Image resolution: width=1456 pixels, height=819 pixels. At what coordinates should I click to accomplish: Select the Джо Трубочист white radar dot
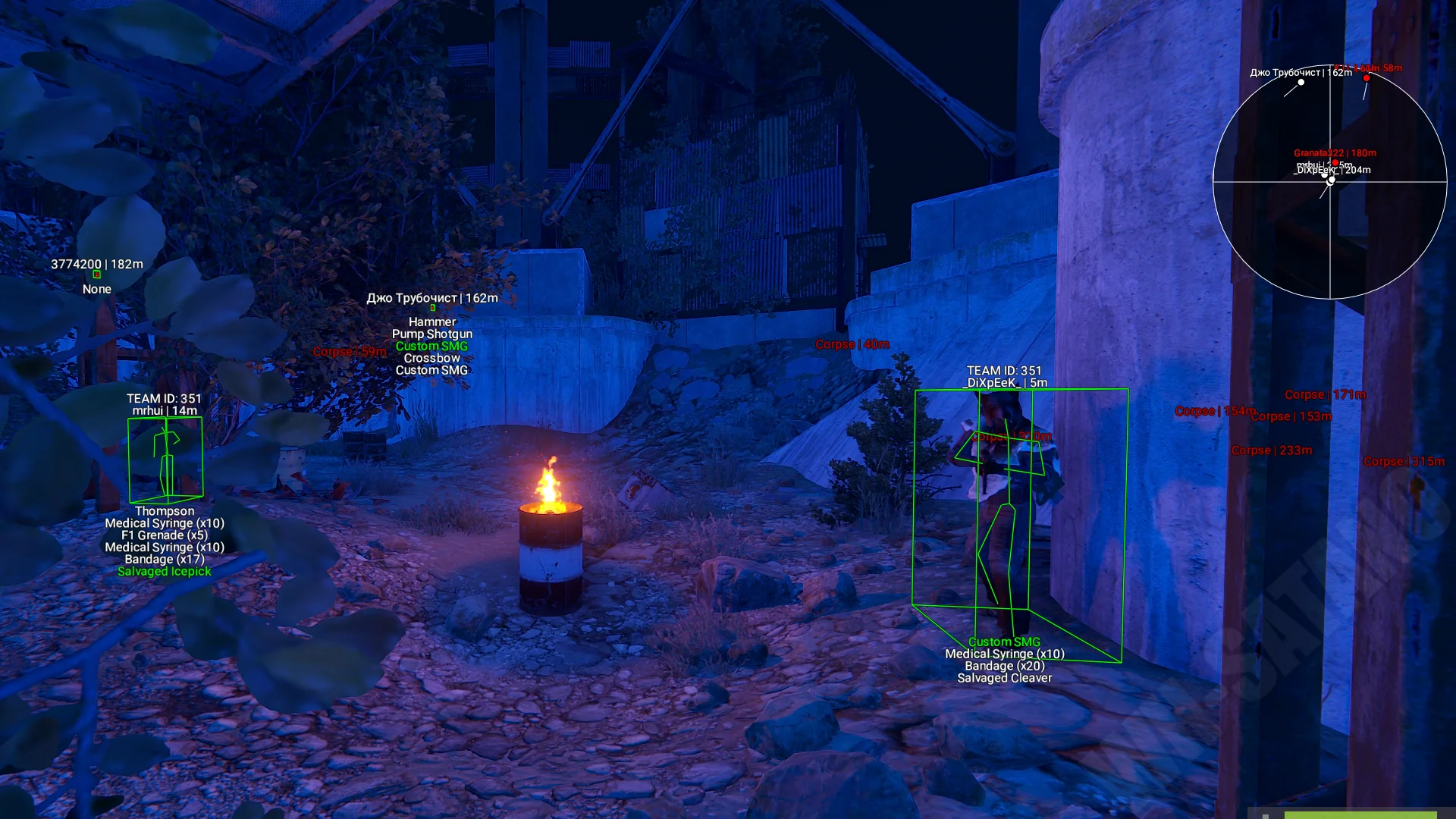coord(1301,82)
